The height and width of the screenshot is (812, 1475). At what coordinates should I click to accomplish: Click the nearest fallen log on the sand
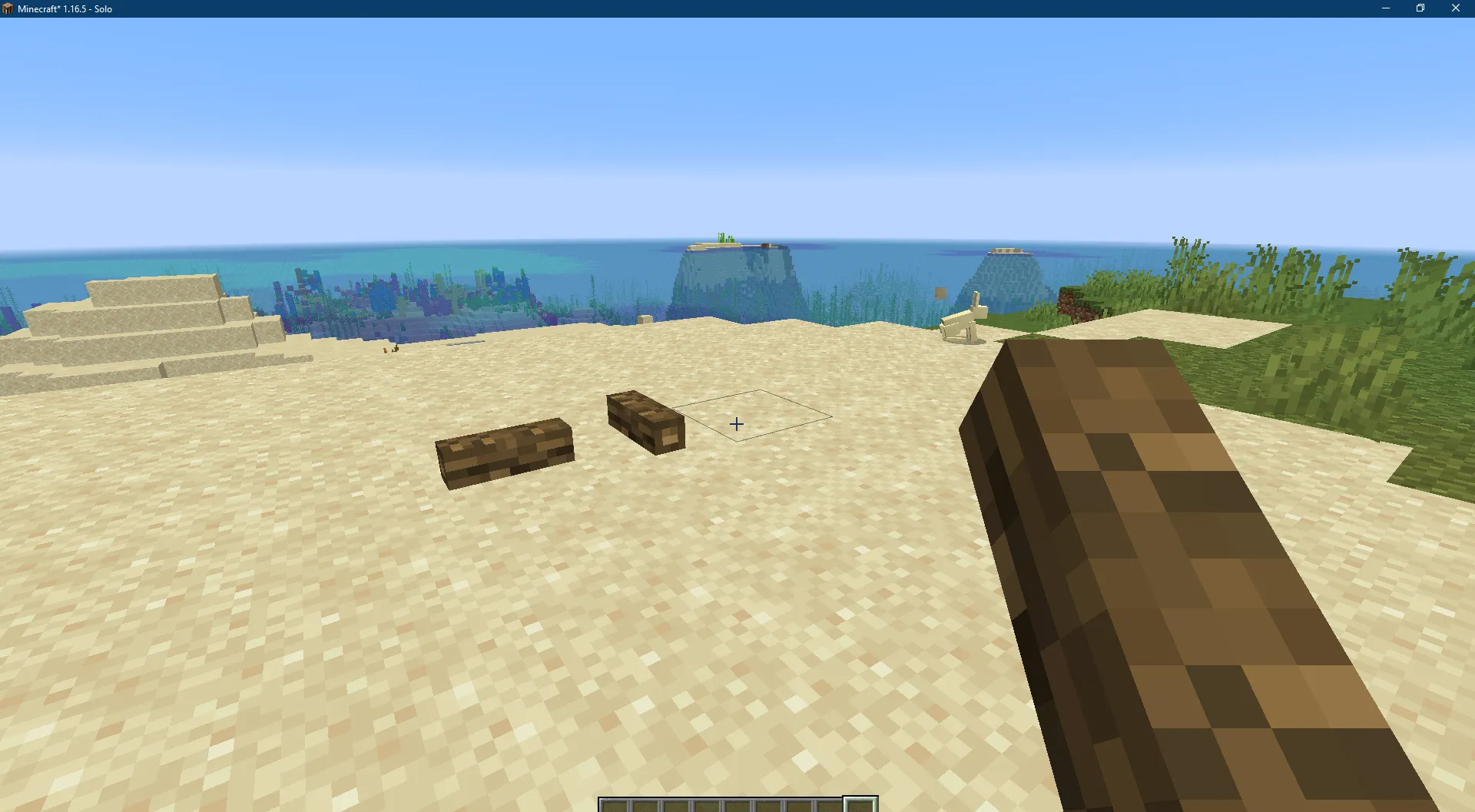click(503, 453)
